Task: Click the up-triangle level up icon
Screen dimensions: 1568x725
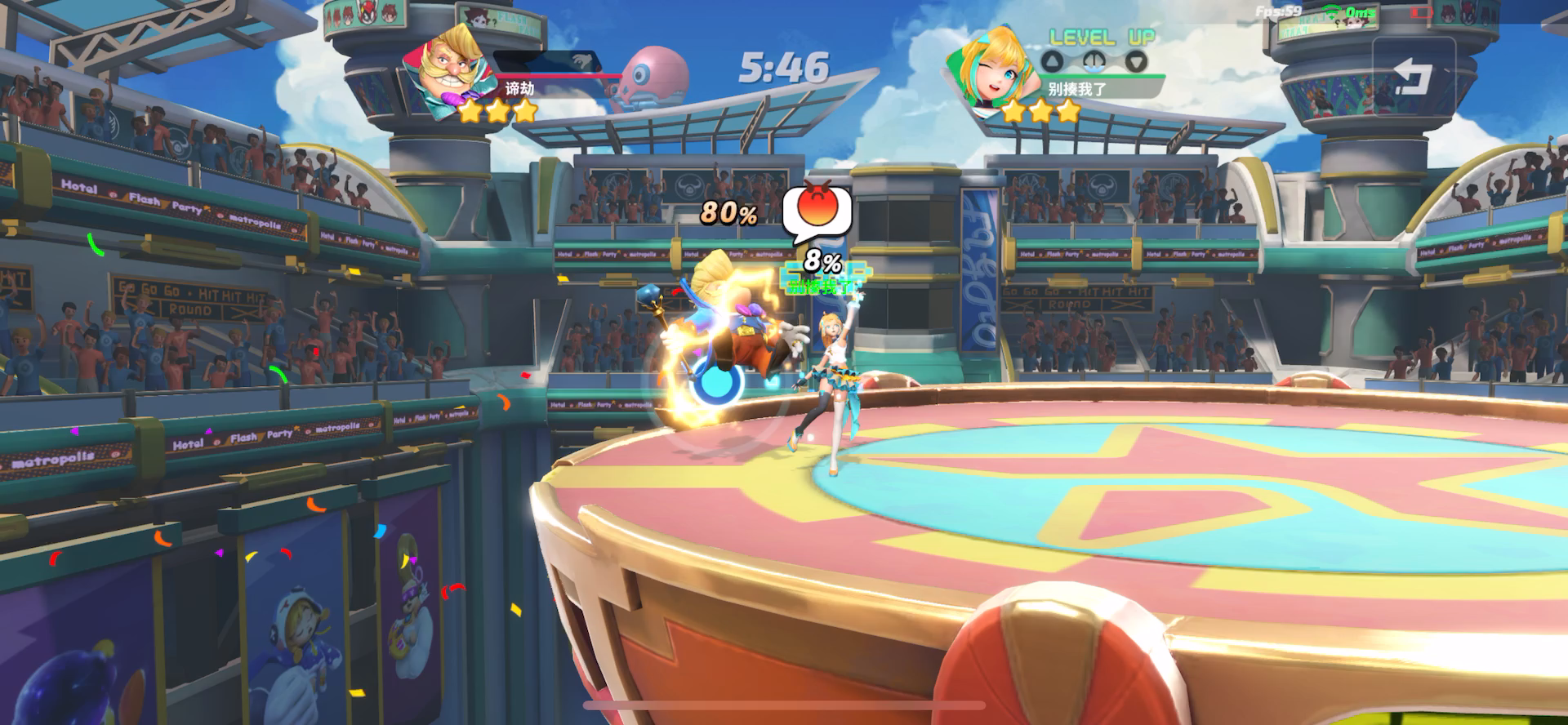Action: pos(1053,61)
